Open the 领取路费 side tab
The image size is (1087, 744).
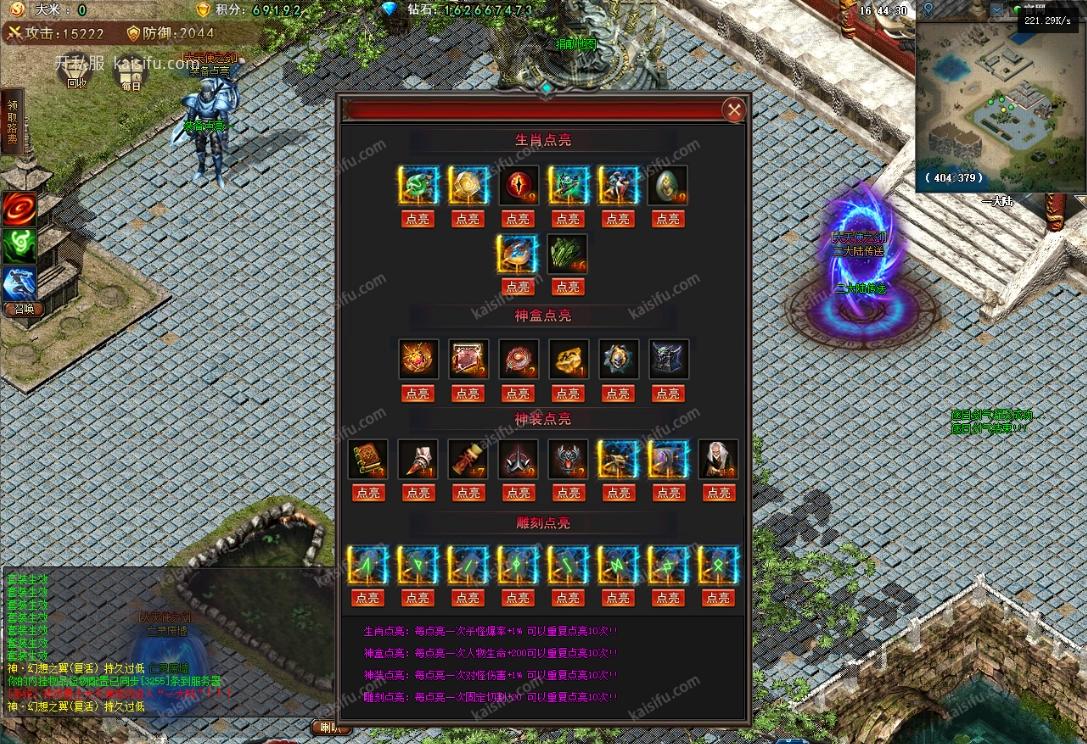coord(12,122)
